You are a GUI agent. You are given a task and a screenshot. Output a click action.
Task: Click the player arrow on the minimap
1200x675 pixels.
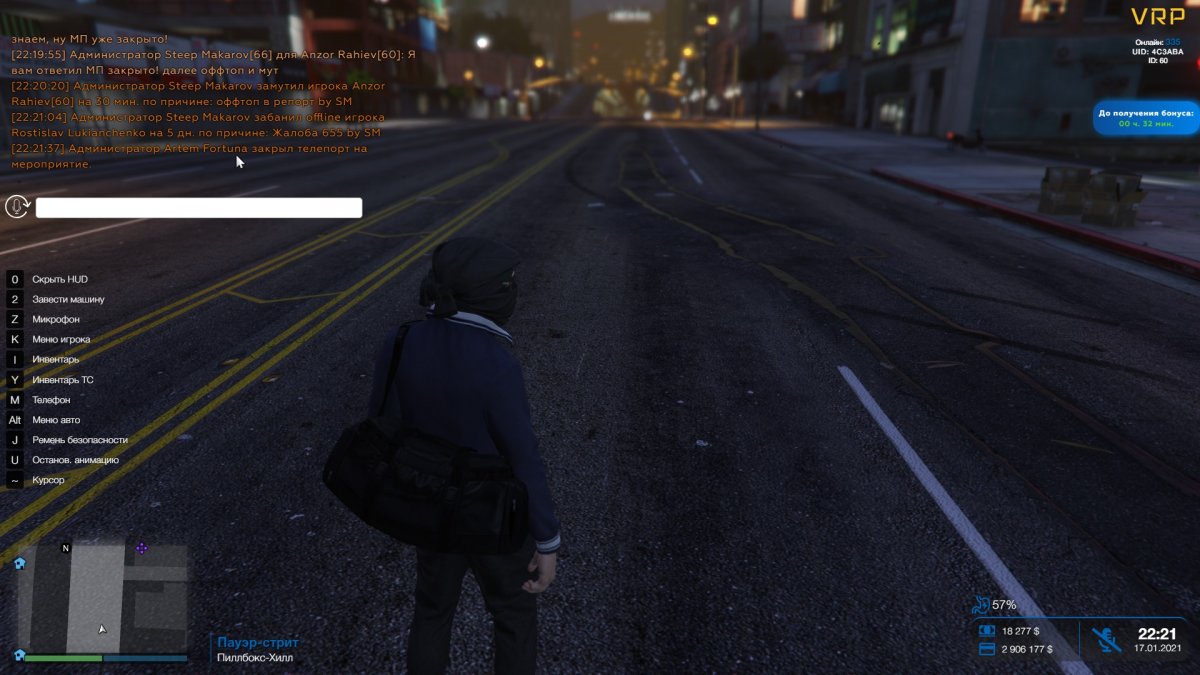(101, 629)
